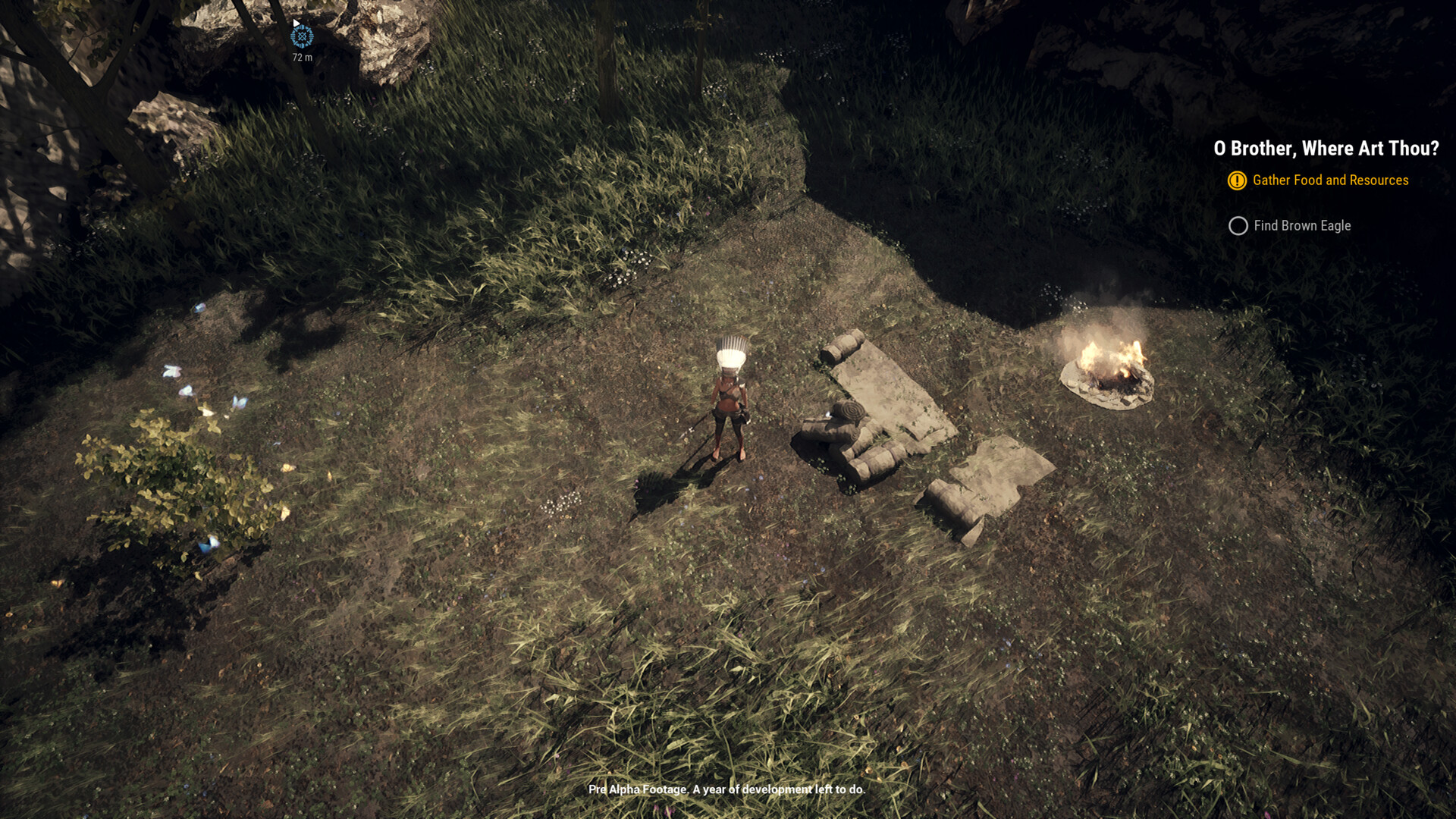This screenshot has width=1456, height=819.
Task: Select the Gather Food and Resources tab entry
Action: [x=1331, y=180]
